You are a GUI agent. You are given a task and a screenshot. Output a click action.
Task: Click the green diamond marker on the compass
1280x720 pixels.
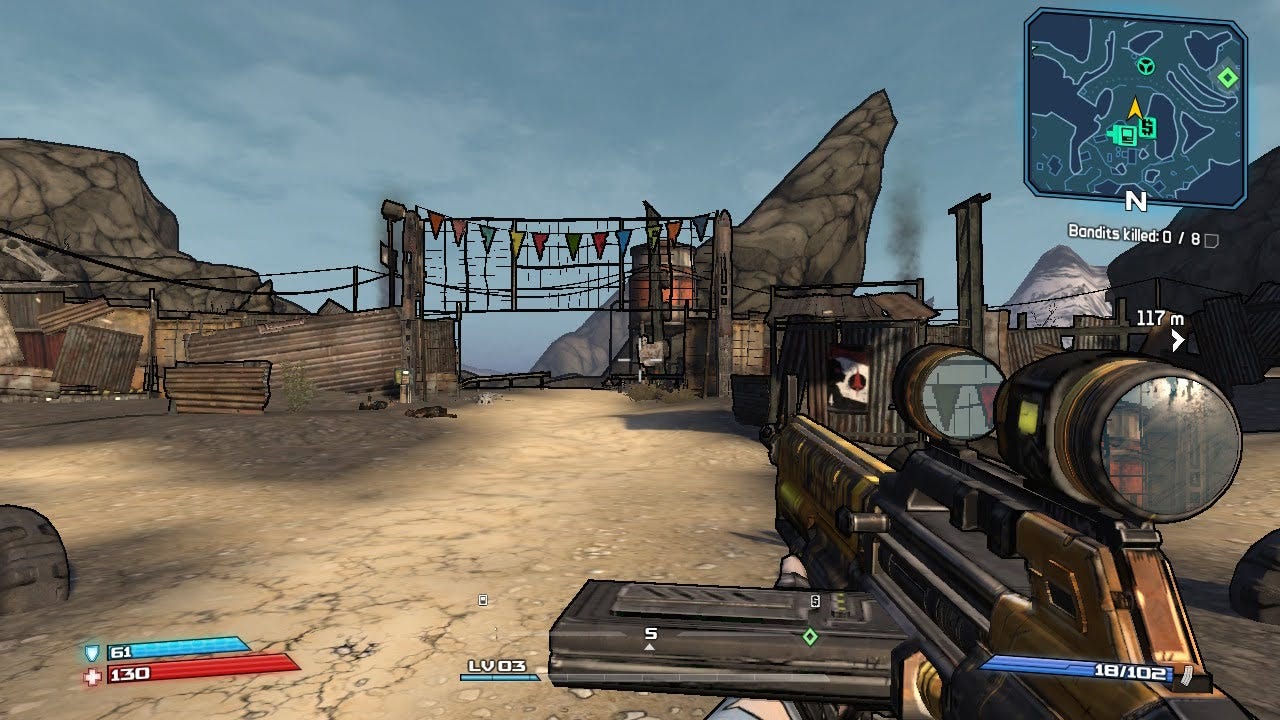810,635
